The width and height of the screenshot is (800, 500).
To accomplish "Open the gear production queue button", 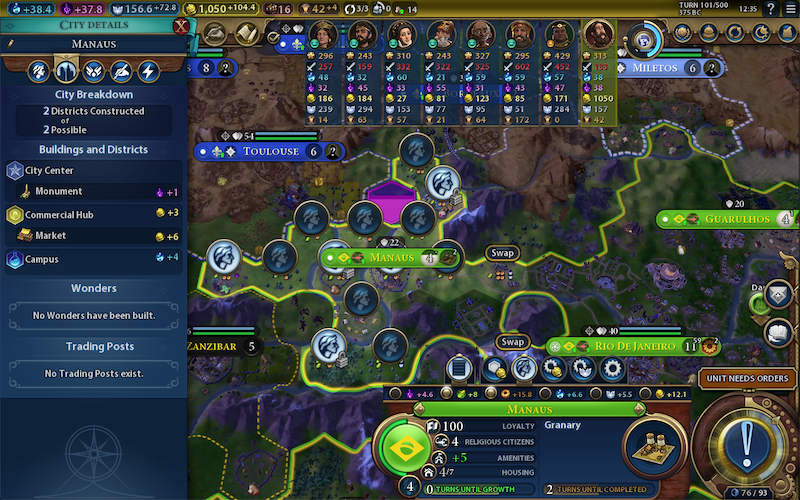I will [x=613, y=368].
